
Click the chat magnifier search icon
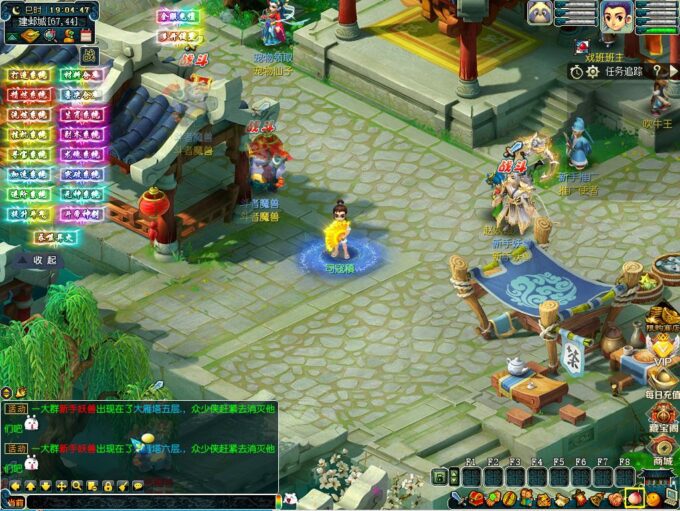[x=77, y=486]
